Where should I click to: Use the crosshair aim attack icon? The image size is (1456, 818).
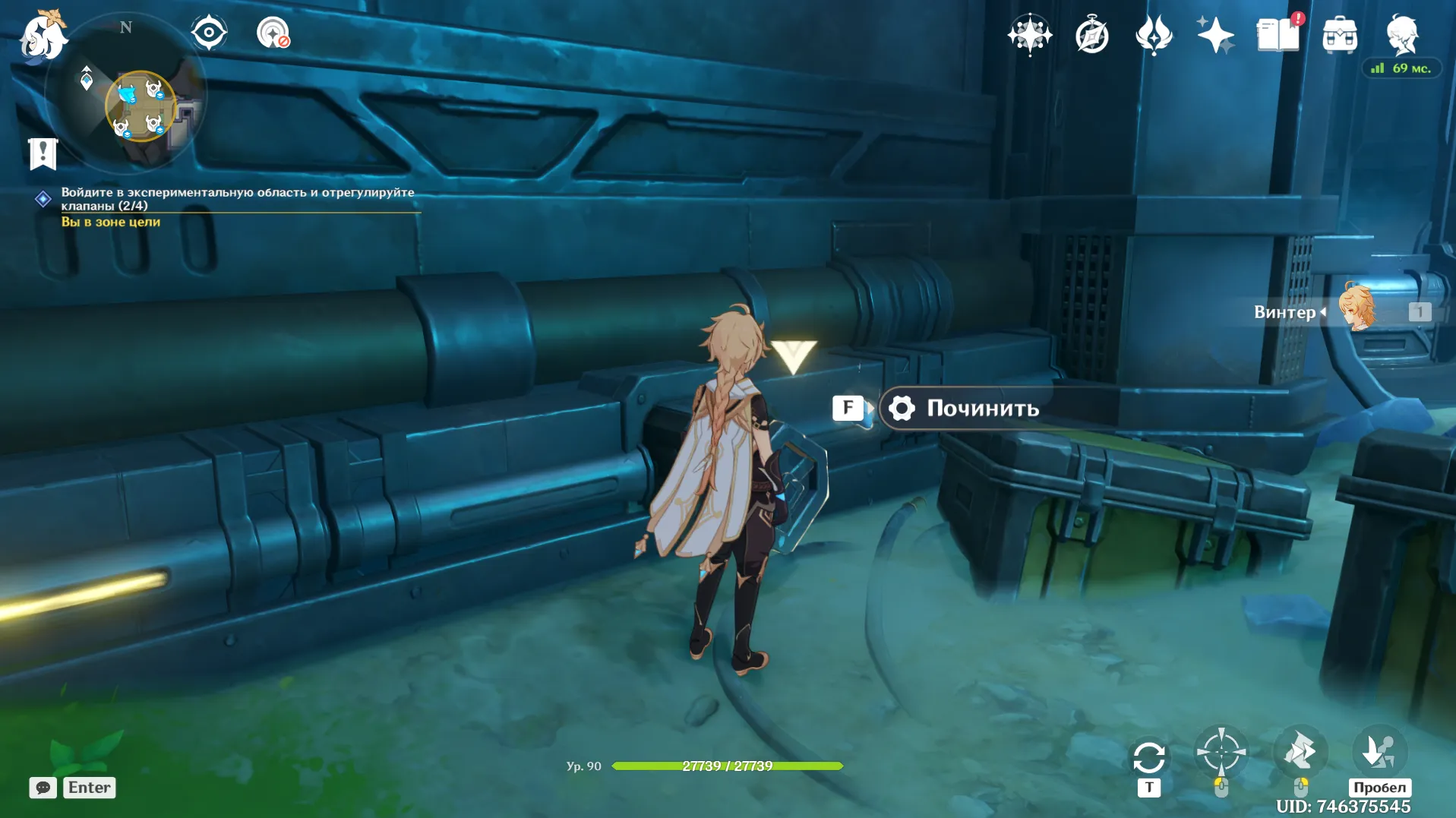pos(1221,753)
